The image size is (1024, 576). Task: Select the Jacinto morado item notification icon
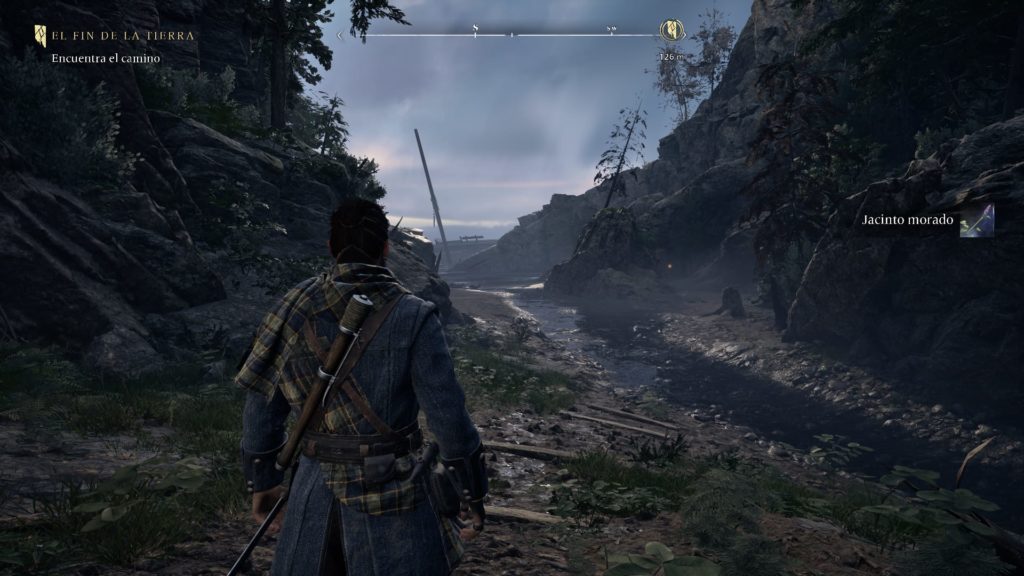click(x=976, y=220)
